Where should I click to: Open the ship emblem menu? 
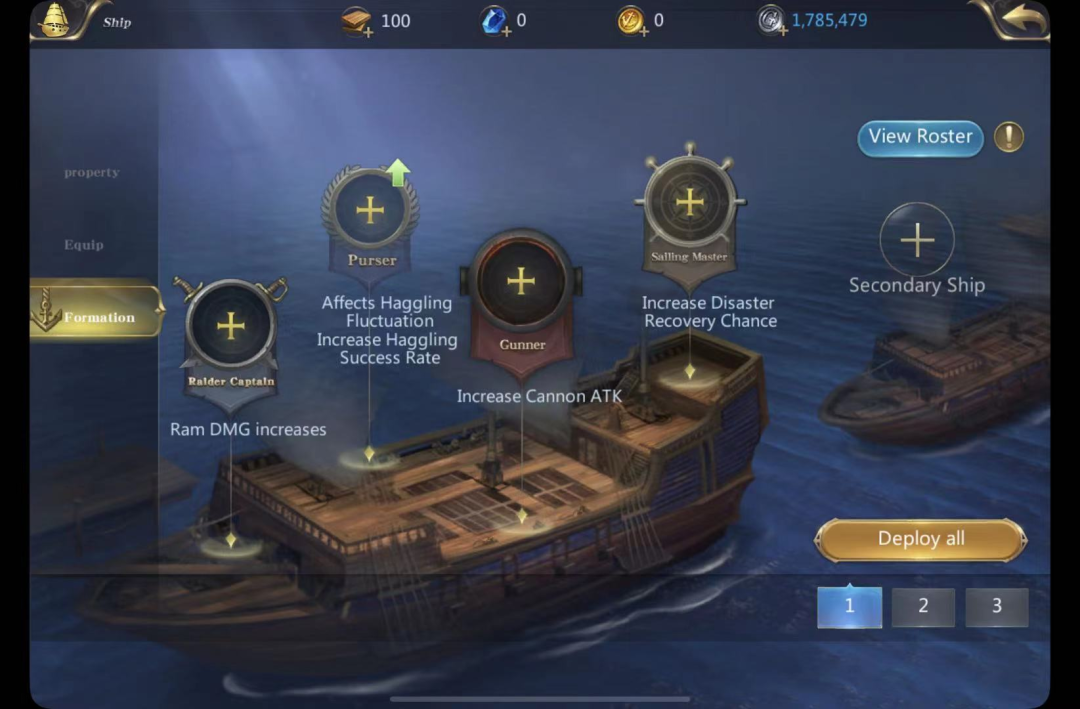(x=56, y=20)
